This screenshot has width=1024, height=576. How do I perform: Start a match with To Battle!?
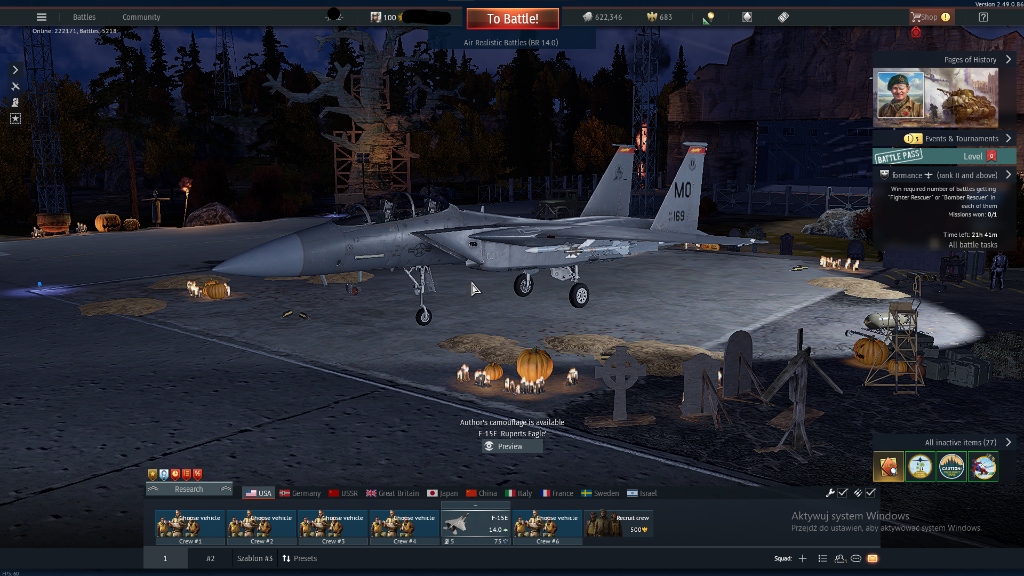[512, 18]
